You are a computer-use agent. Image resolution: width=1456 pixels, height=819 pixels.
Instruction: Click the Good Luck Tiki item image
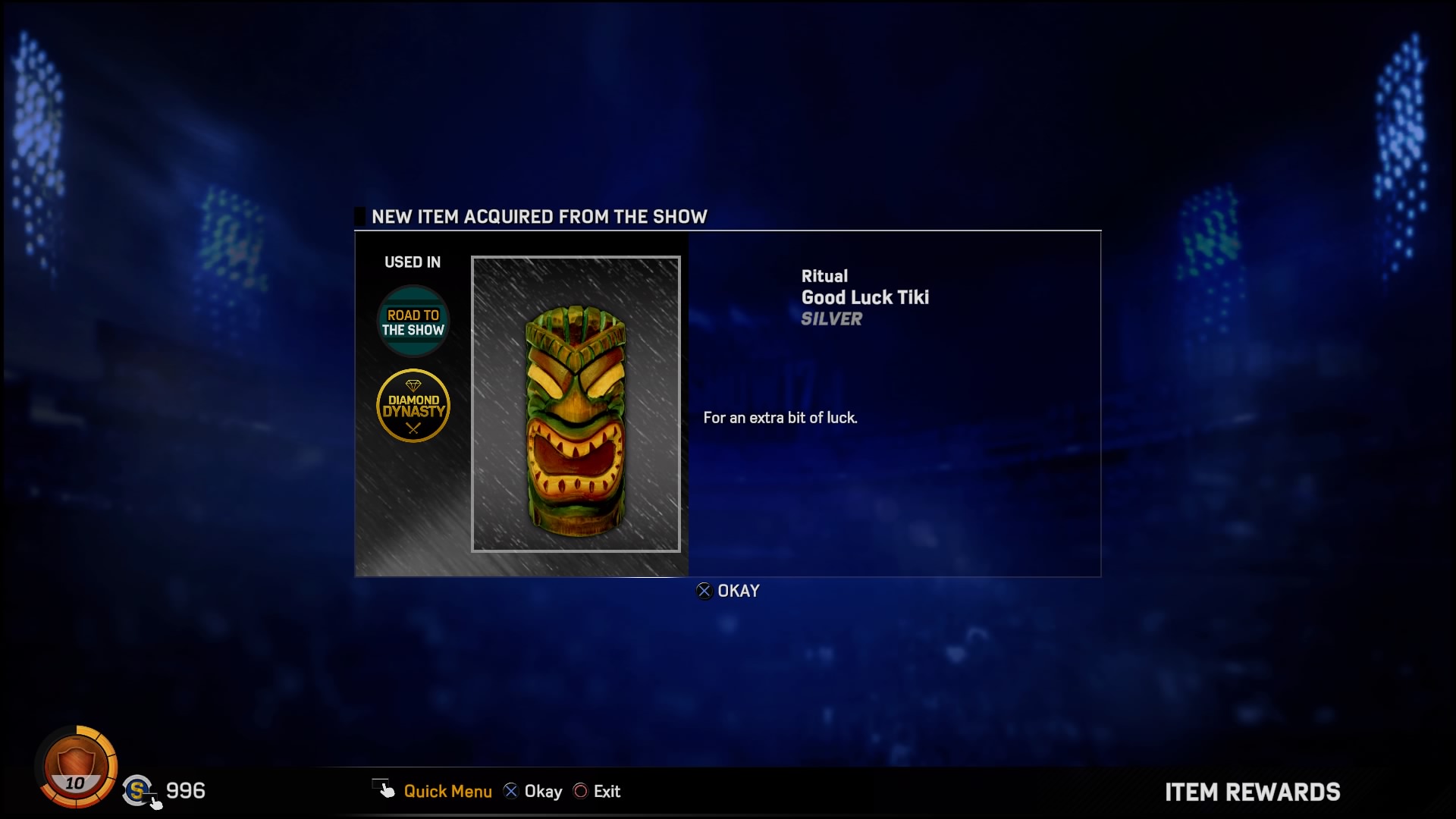tap(576, 406)
